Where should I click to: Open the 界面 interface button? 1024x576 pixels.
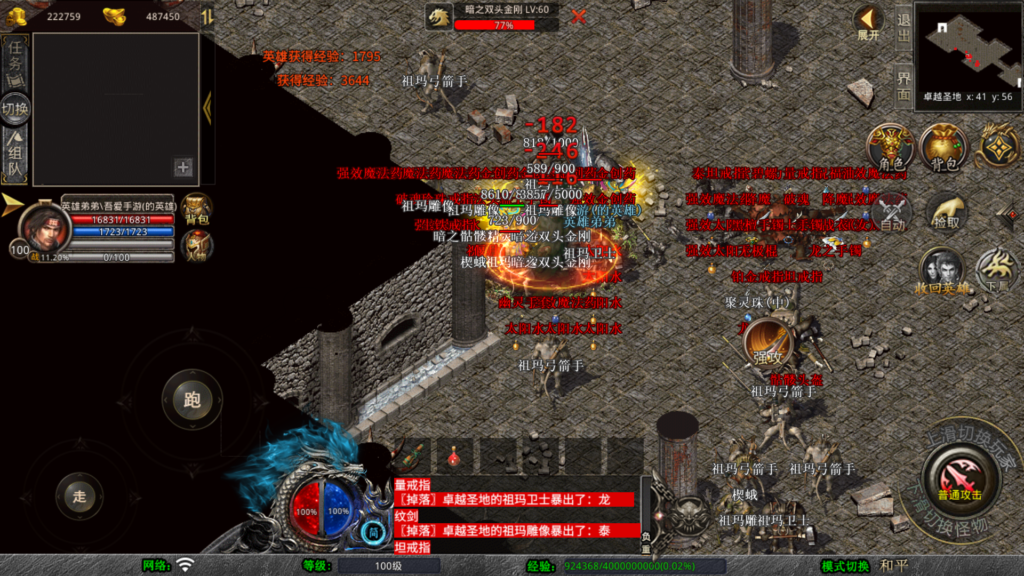903,85
